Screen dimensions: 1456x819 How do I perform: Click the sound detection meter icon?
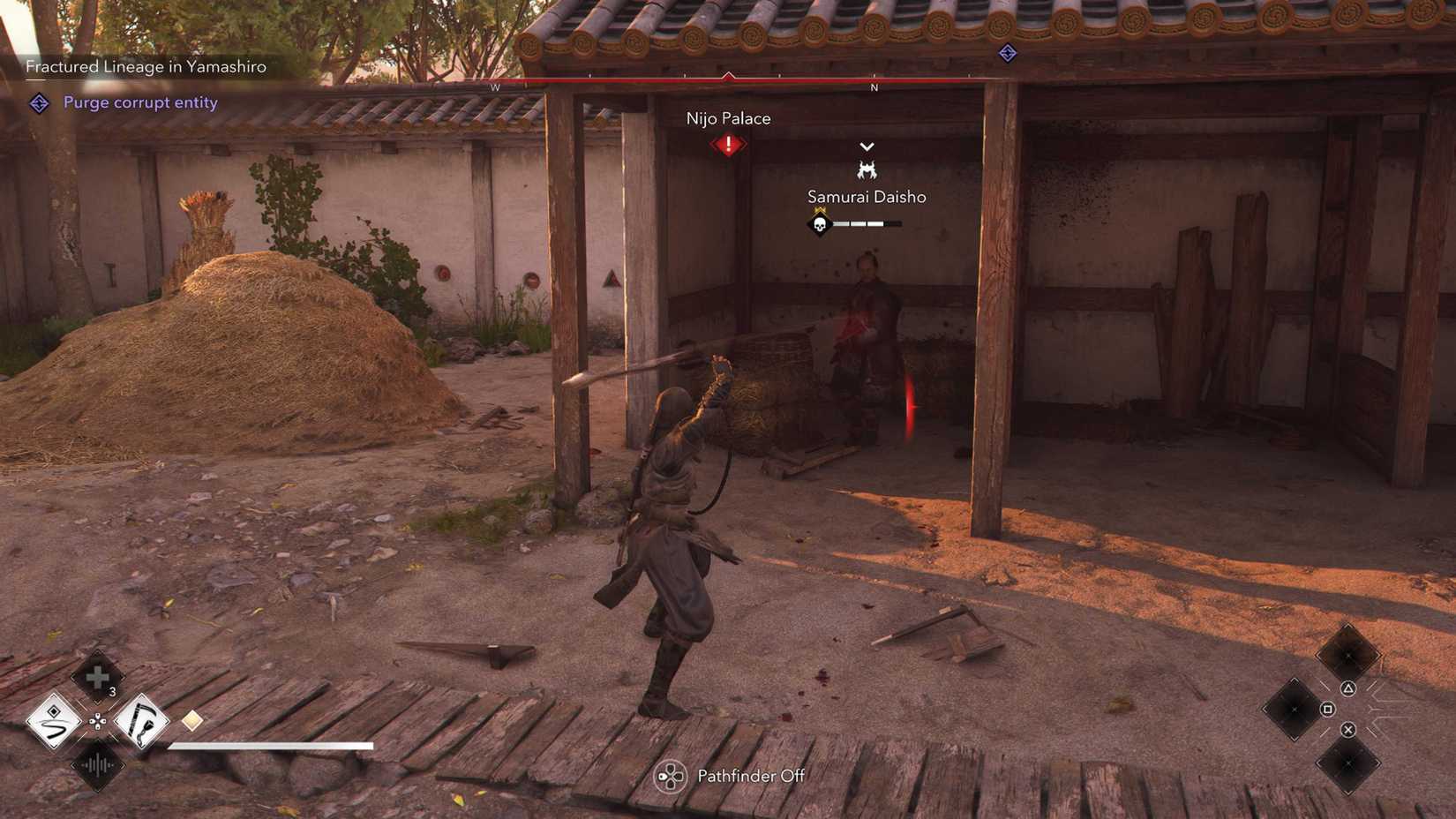[97, 764]
